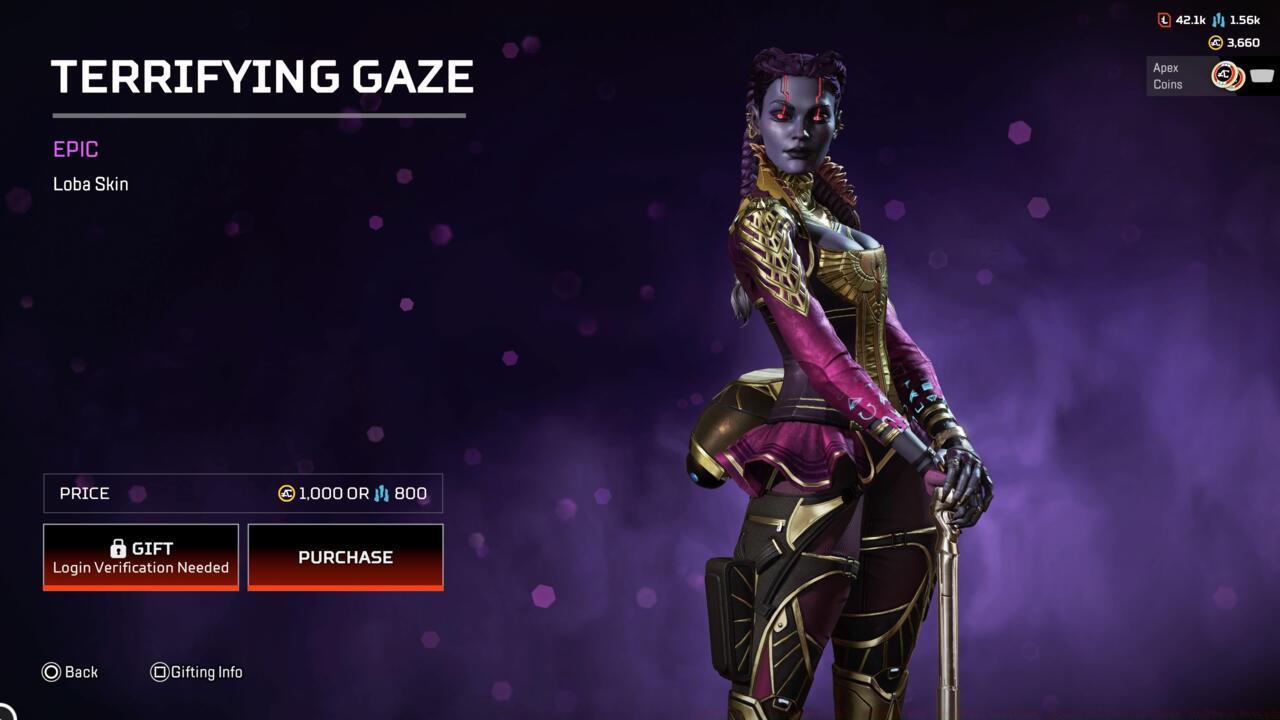1280x720 pixels.
Task: Click the square controller icon next to Gifting Info
Action: [160, 672]
